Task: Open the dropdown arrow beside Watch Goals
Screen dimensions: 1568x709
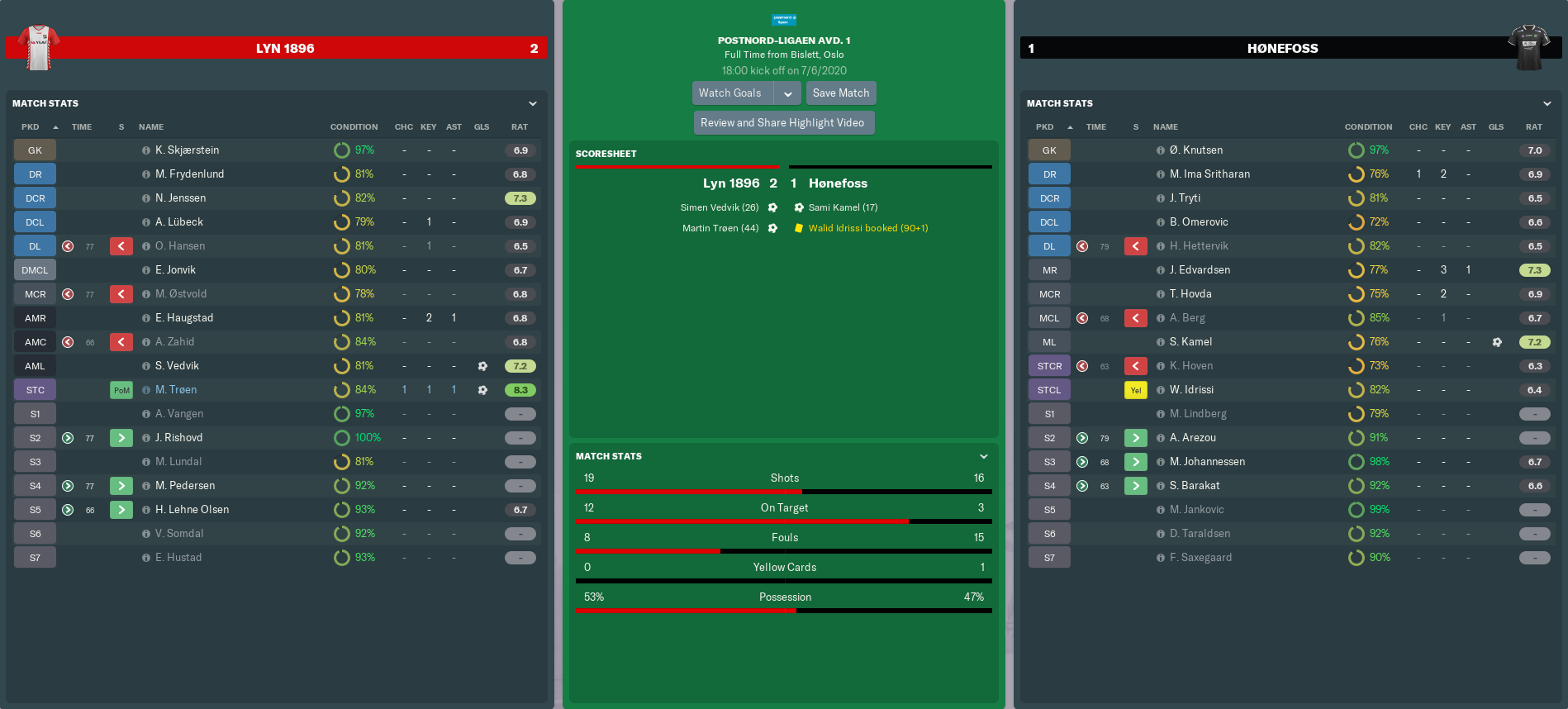Action: (788, 93)
